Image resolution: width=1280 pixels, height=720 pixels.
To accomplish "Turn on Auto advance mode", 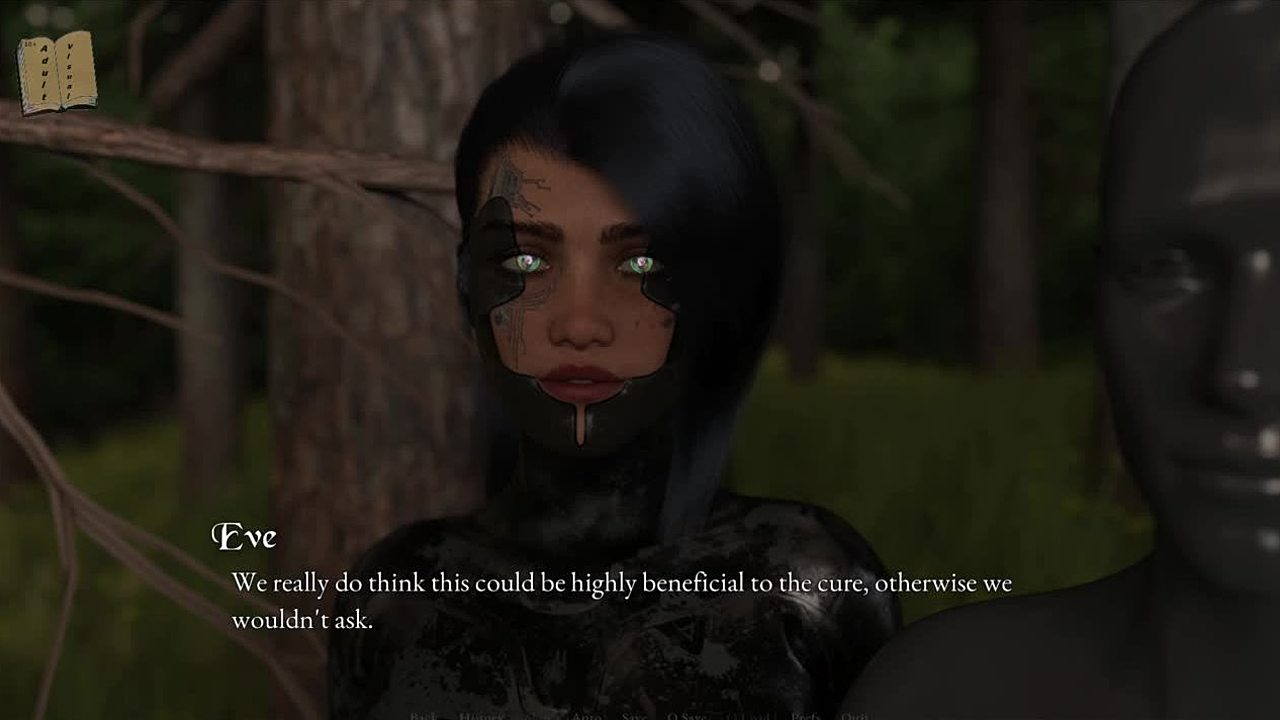I will tap(587, 716).
